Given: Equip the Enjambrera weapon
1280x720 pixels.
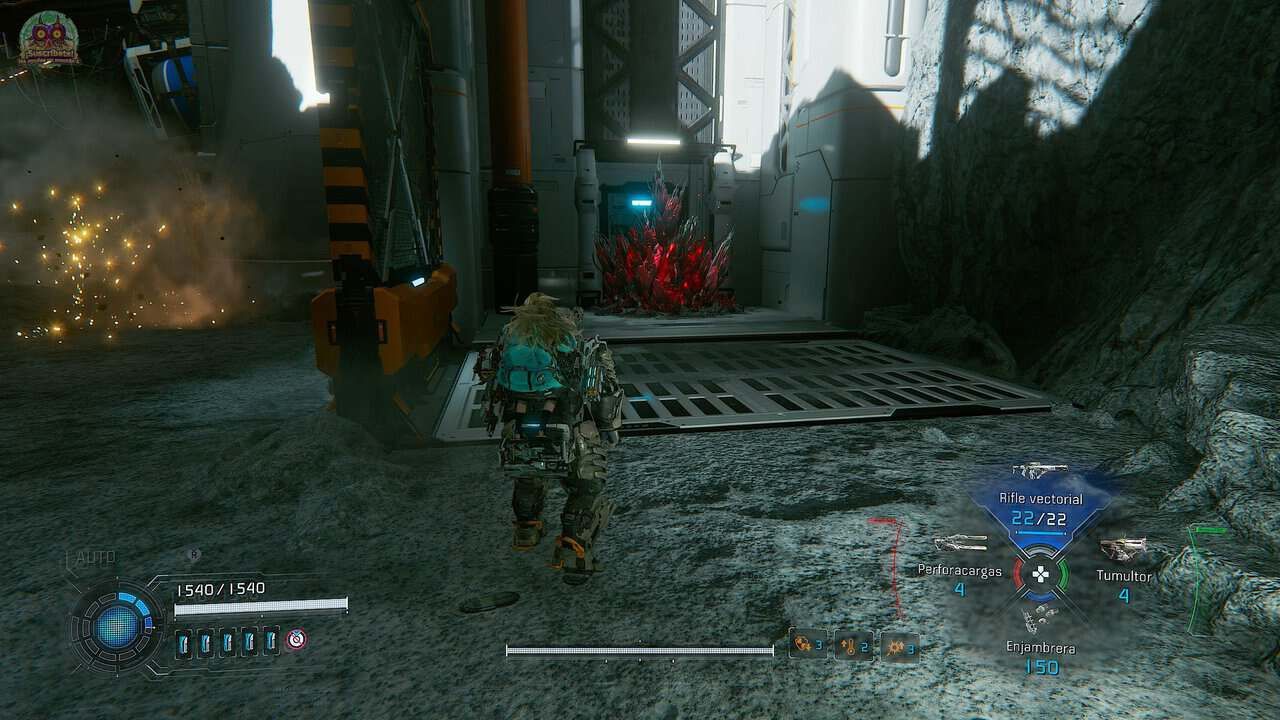Looking at the screenshot, I should pos(1040,621).
